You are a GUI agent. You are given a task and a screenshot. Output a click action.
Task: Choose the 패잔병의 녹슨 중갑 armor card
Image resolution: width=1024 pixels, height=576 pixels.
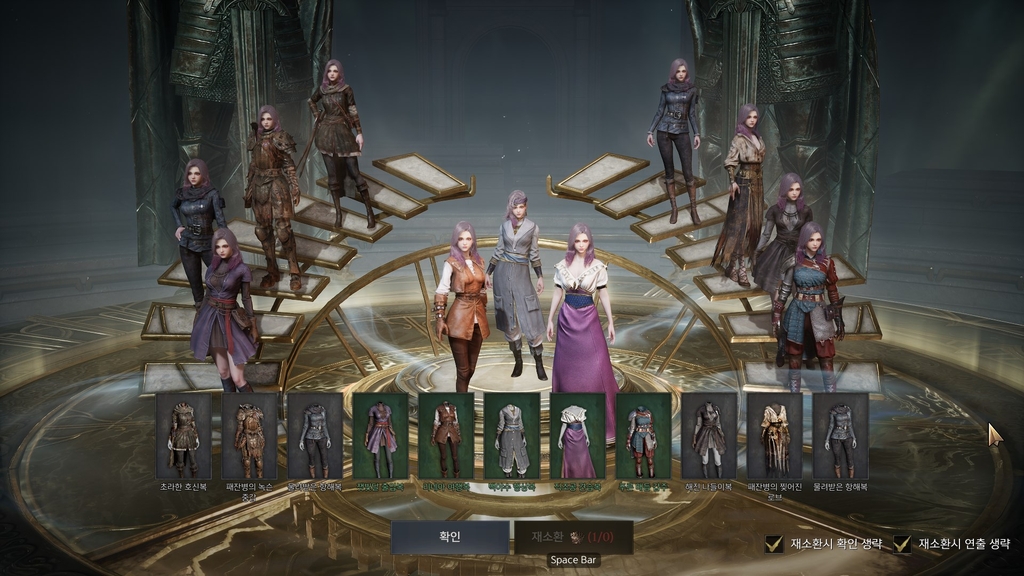(x=249, y=436)
